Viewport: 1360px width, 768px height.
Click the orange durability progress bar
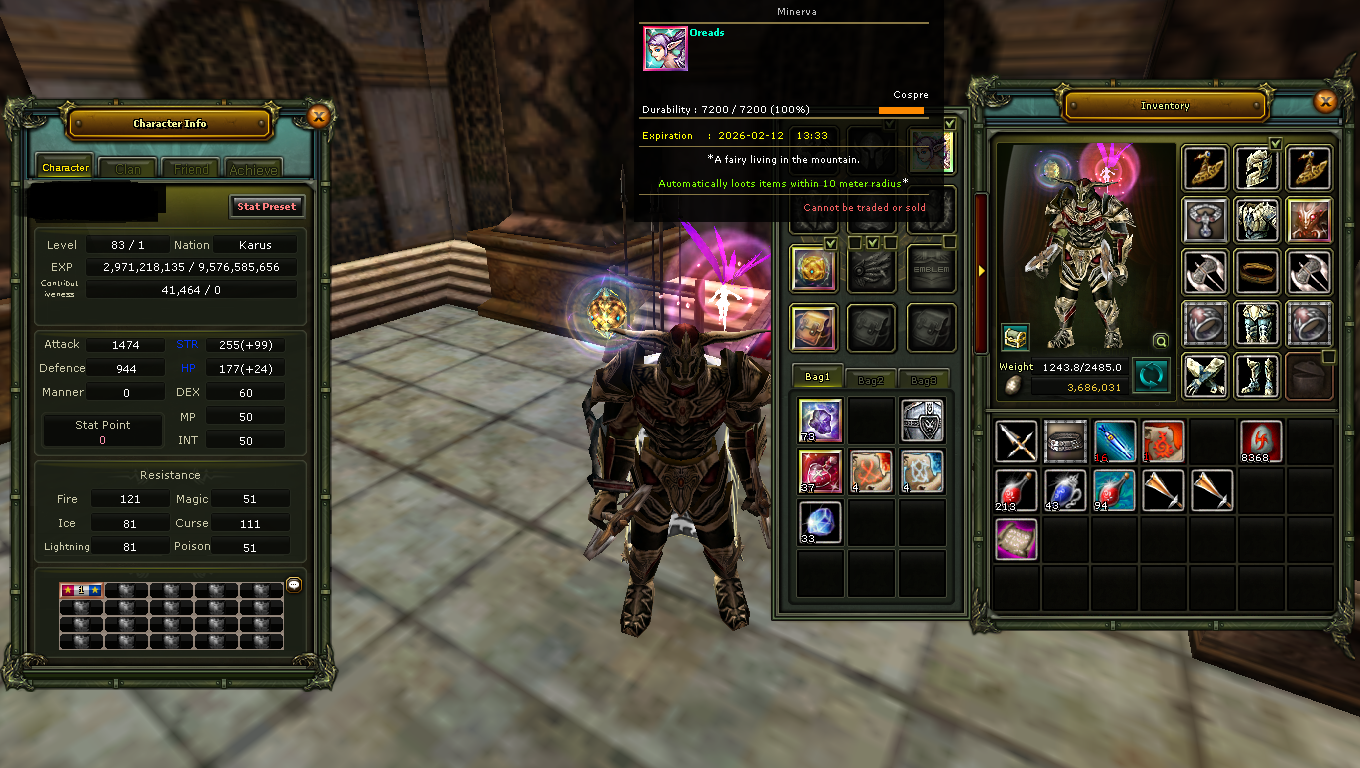[x=902, y=110]
